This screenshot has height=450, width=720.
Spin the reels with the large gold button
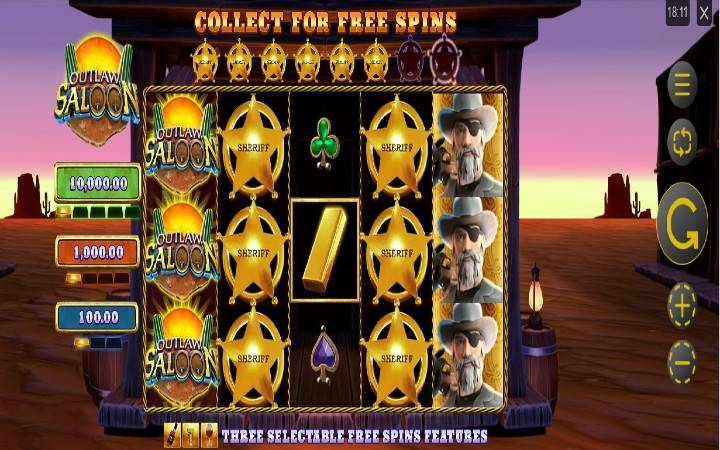(682, 224)
